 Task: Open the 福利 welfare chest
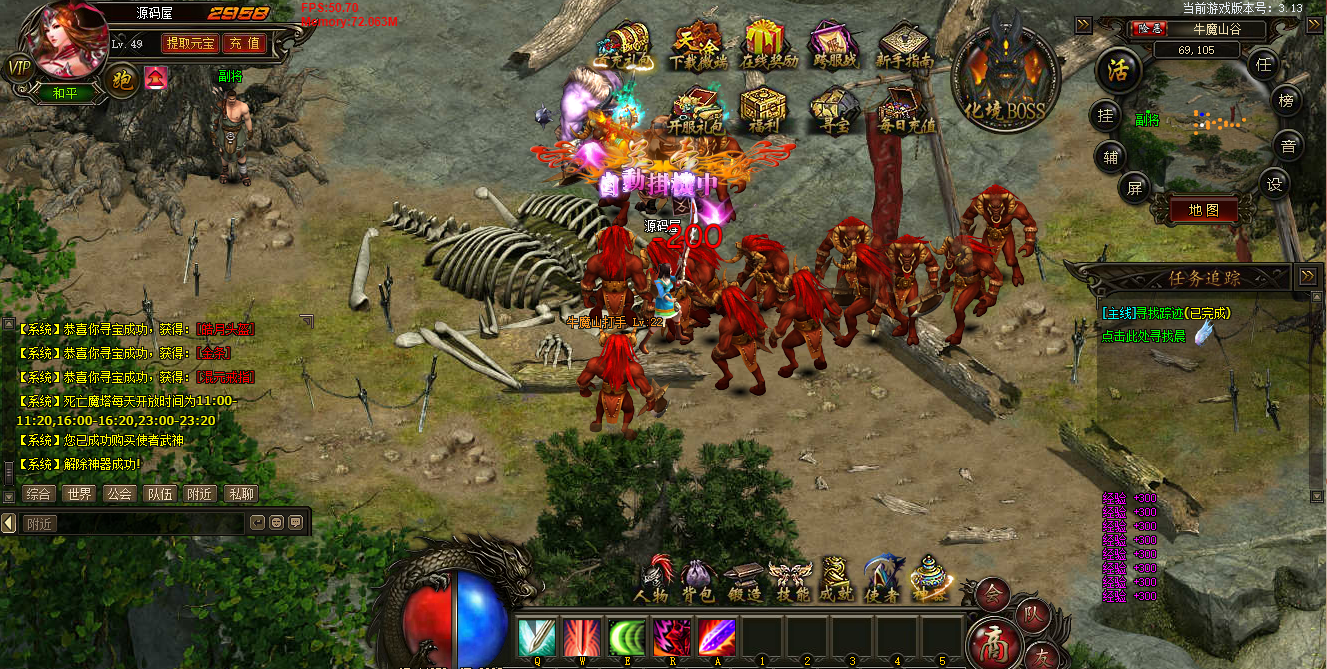762,110
